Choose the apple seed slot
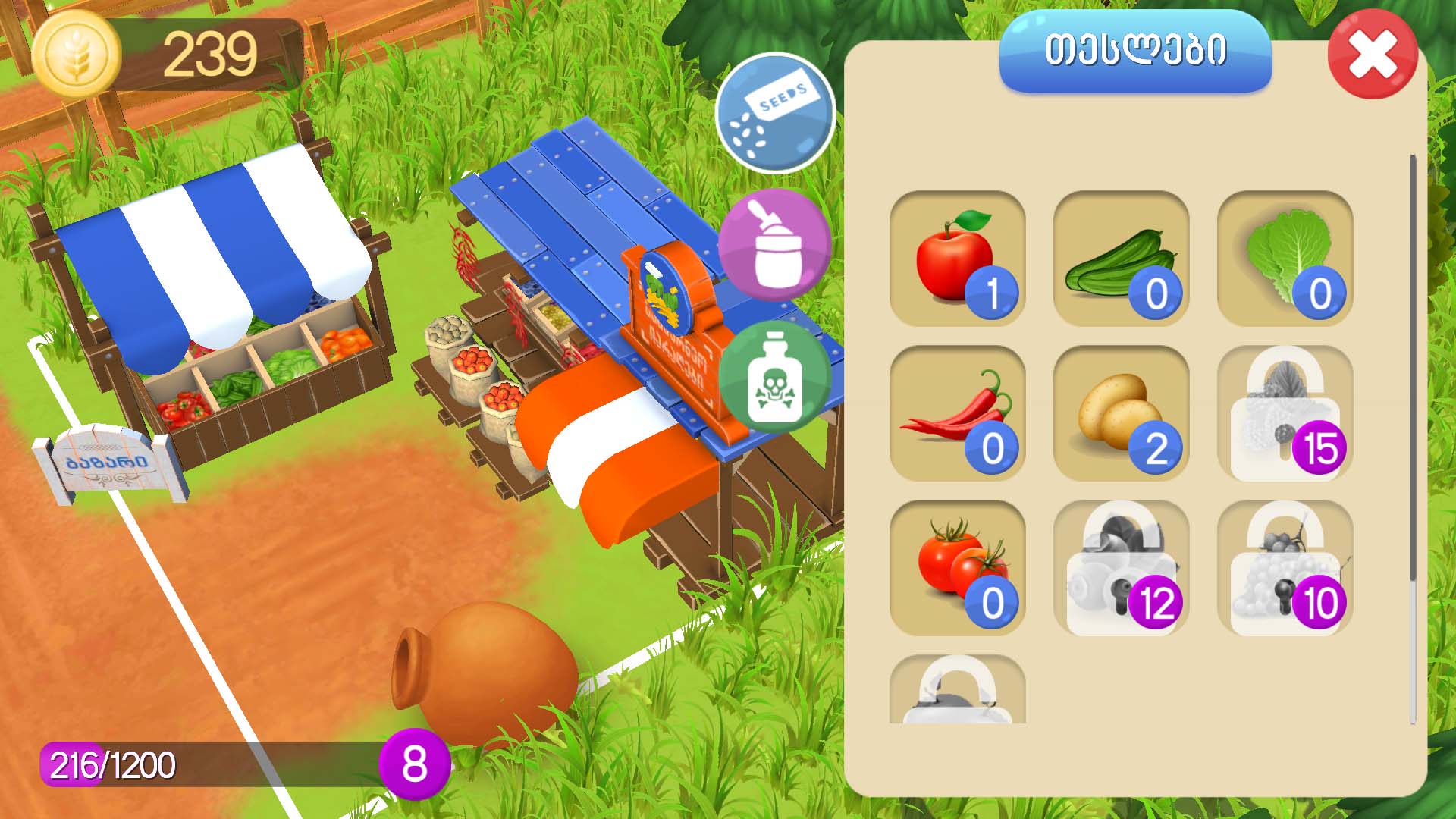 957,259
